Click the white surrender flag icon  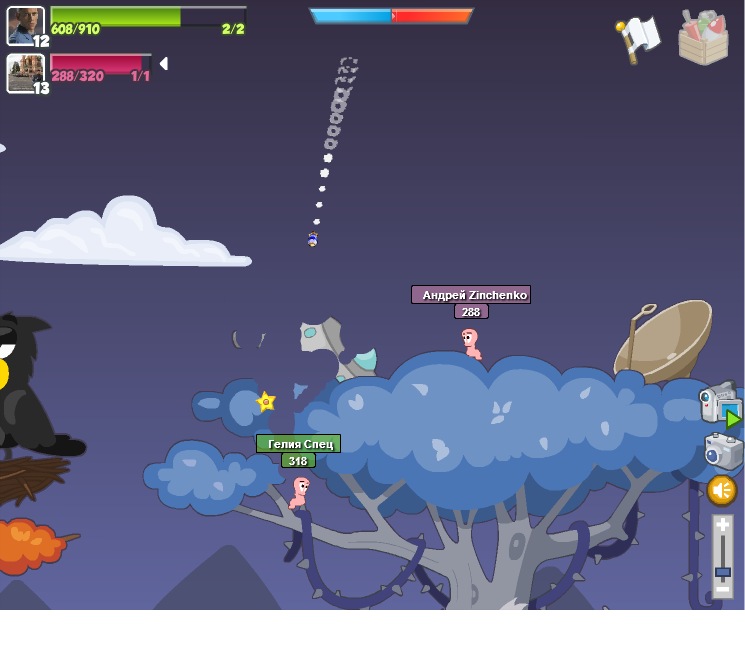[x=638, y=38]
